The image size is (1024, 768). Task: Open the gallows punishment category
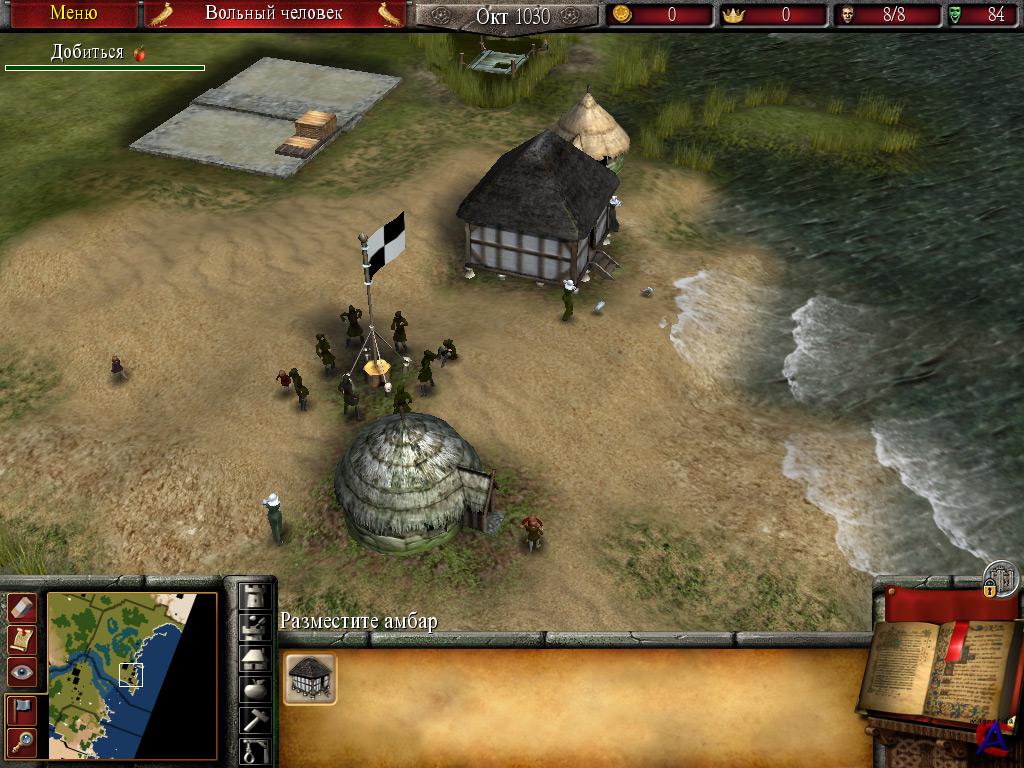[255, 750]
